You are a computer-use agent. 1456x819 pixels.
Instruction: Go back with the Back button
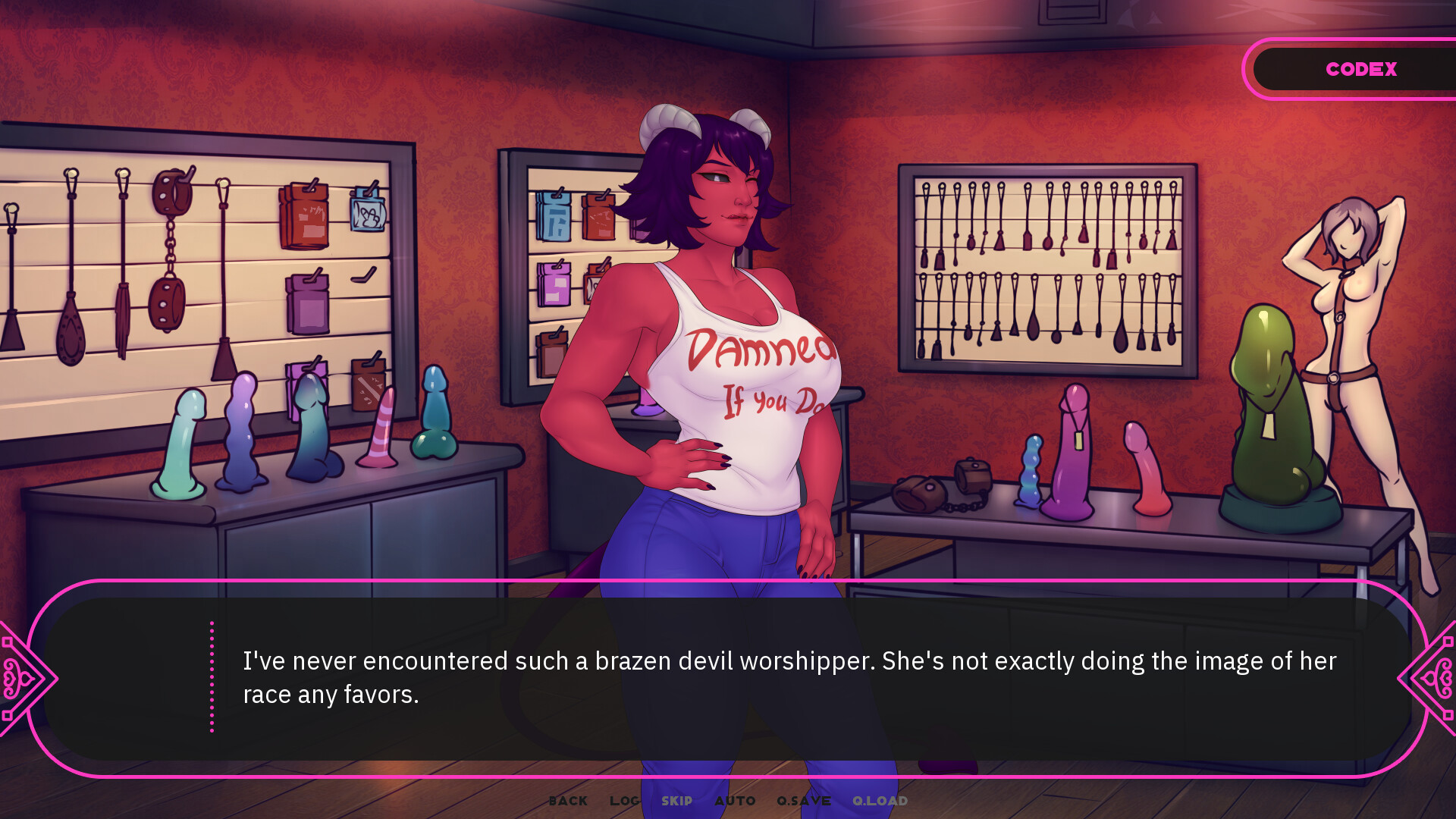(x=568, y=801)
